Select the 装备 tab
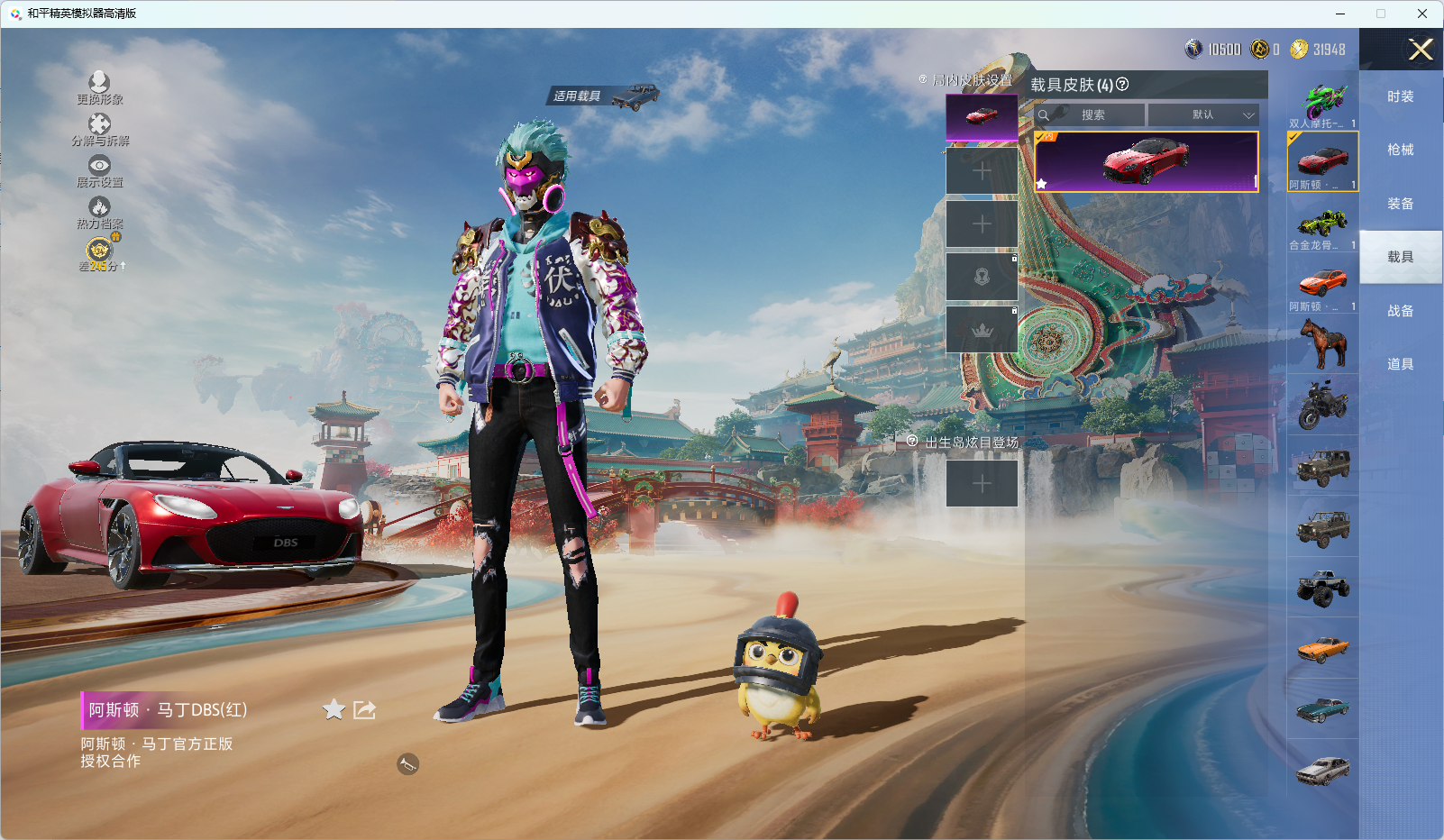This screenshot has height=840, width=1444. coord(1400,204)
